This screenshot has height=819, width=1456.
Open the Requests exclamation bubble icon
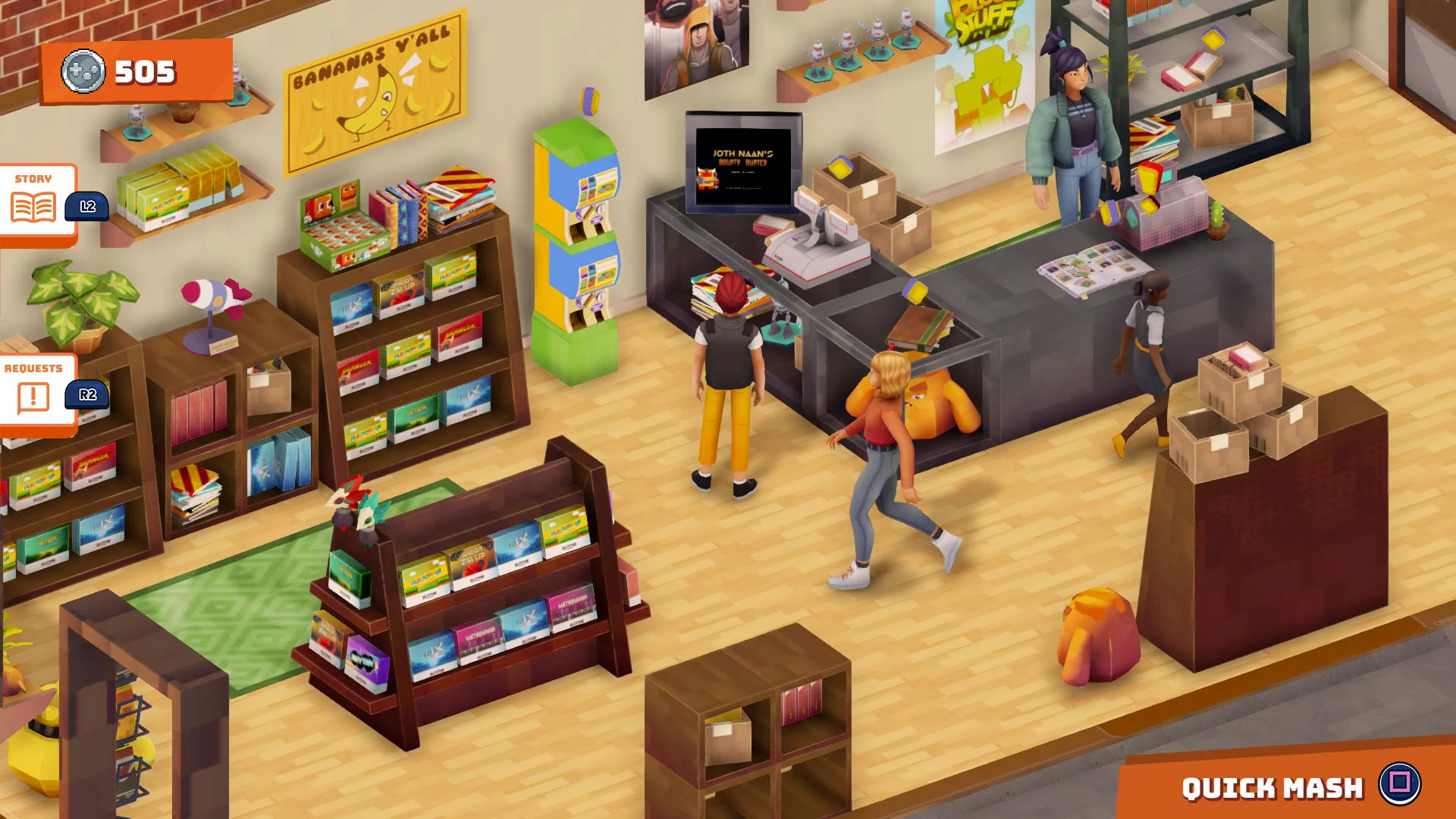[33, 395]
